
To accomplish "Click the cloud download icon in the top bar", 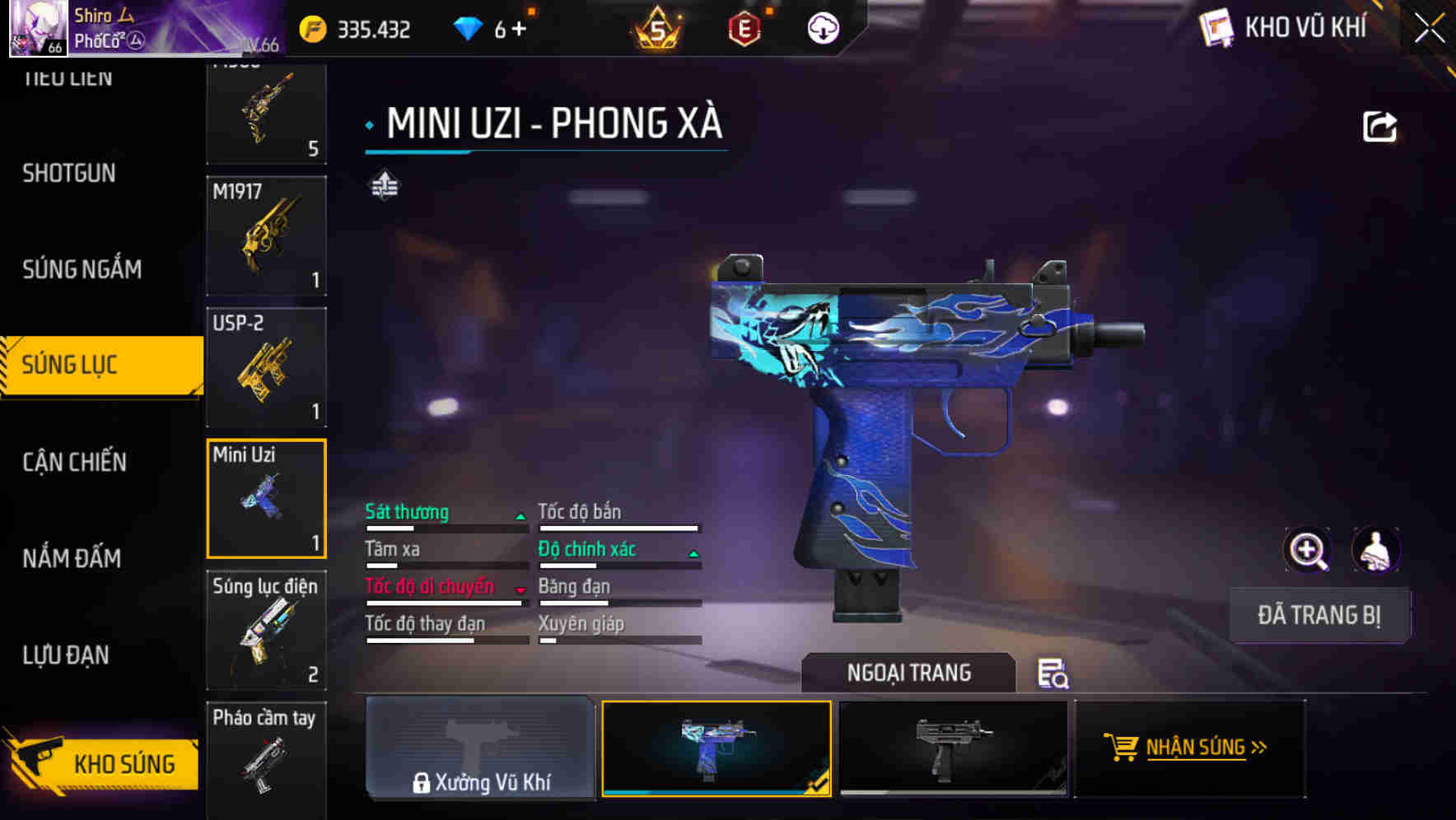I will pyautogui.click(x=822, y=27).
